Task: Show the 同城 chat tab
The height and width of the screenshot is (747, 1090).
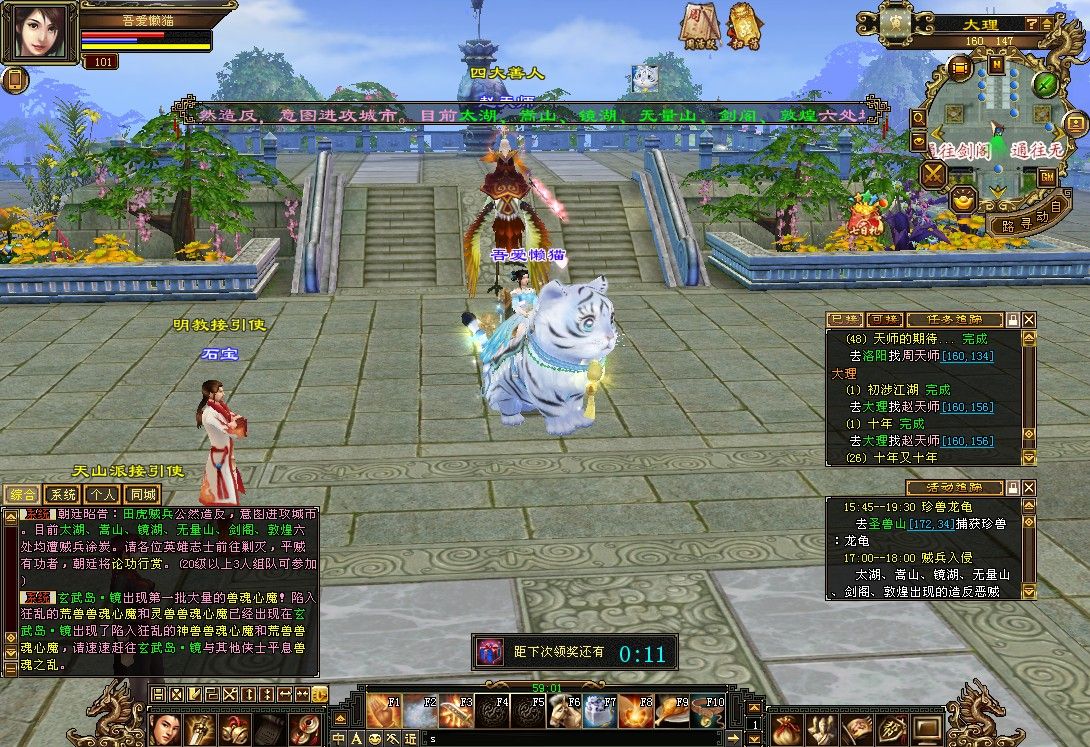Action: 142,494
